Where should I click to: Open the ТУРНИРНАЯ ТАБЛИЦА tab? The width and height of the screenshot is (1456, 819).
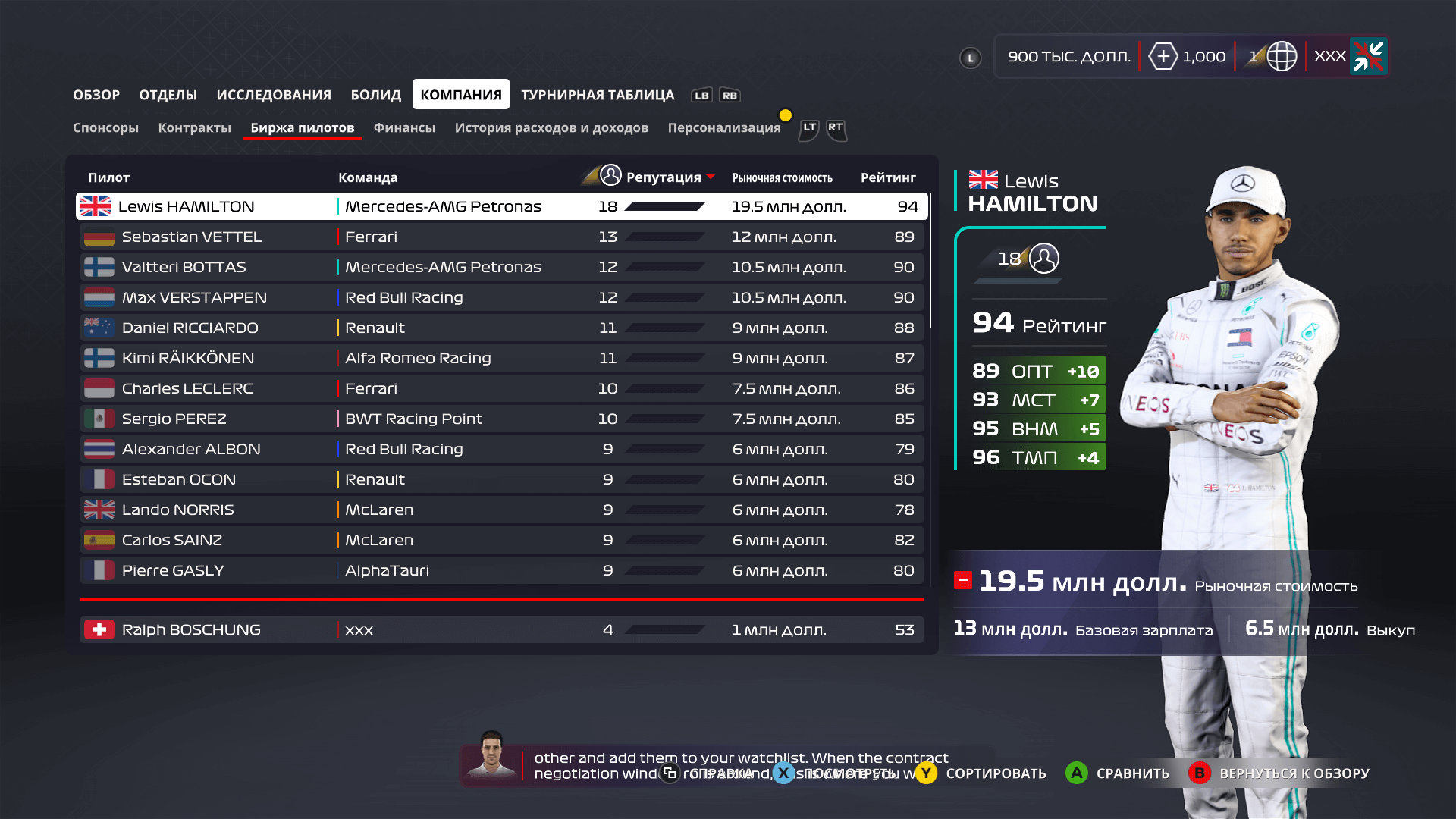[597, 95]
